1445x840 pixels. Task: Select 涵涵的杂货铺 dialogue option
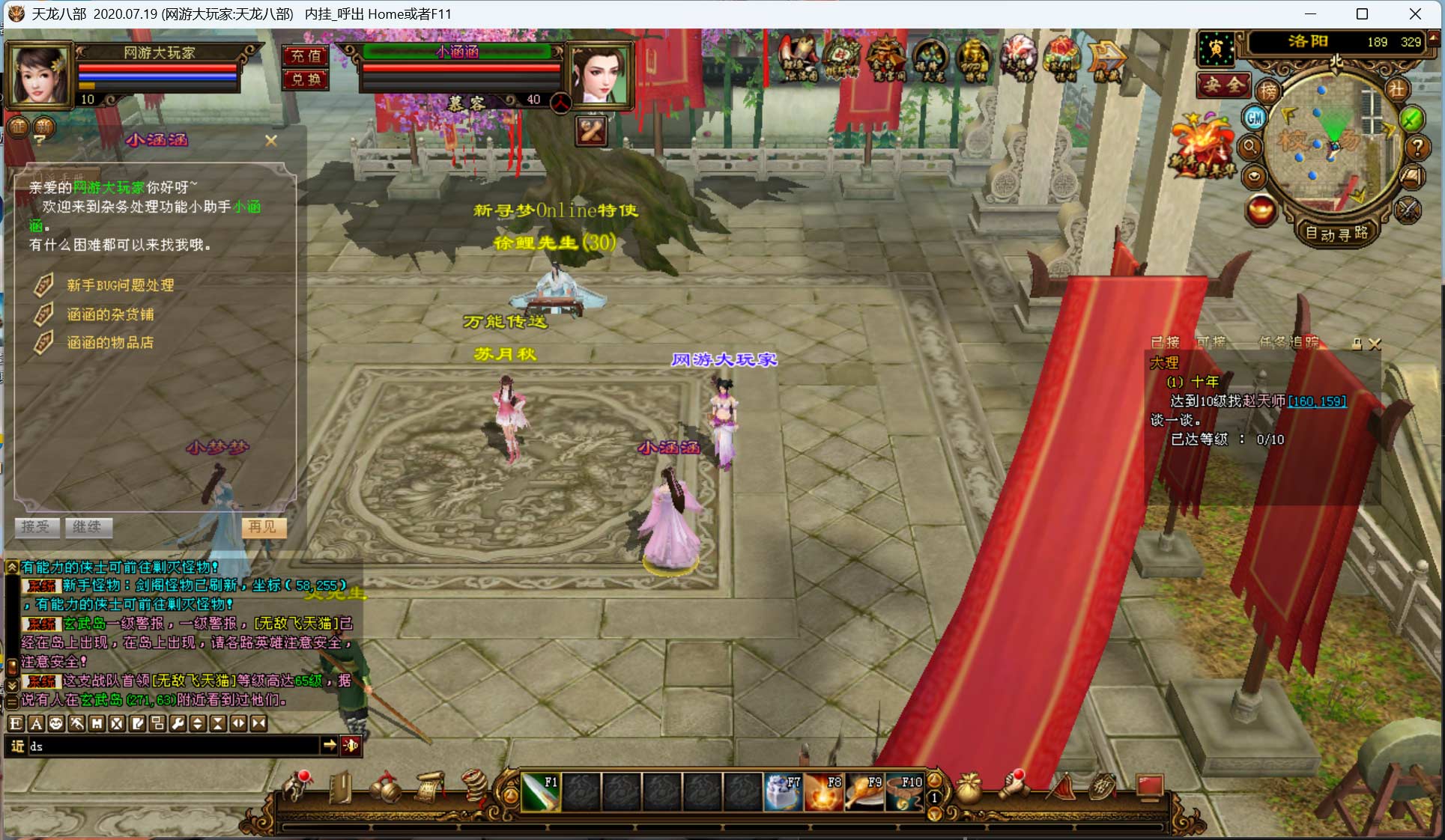pyautogui.click(x=110, y=314)
